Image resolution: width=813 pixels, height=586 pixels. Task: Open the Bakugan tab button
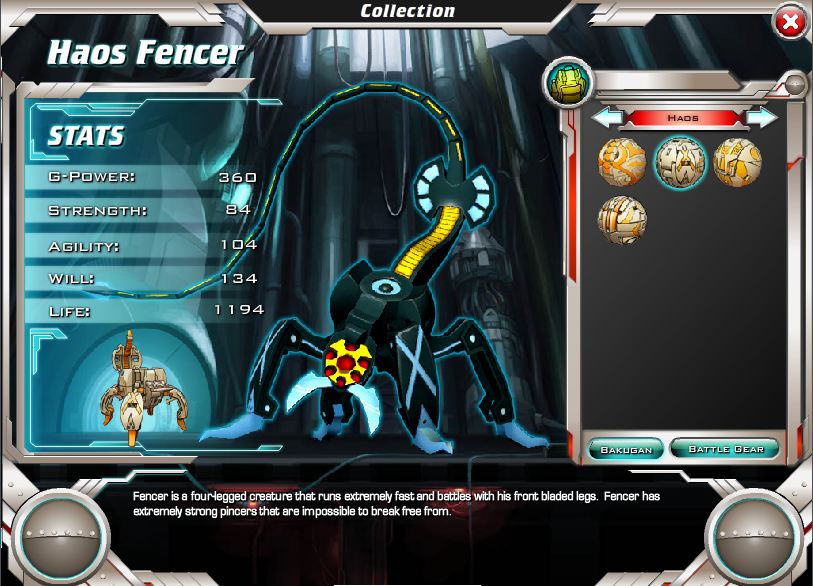[x=626, y=449]
